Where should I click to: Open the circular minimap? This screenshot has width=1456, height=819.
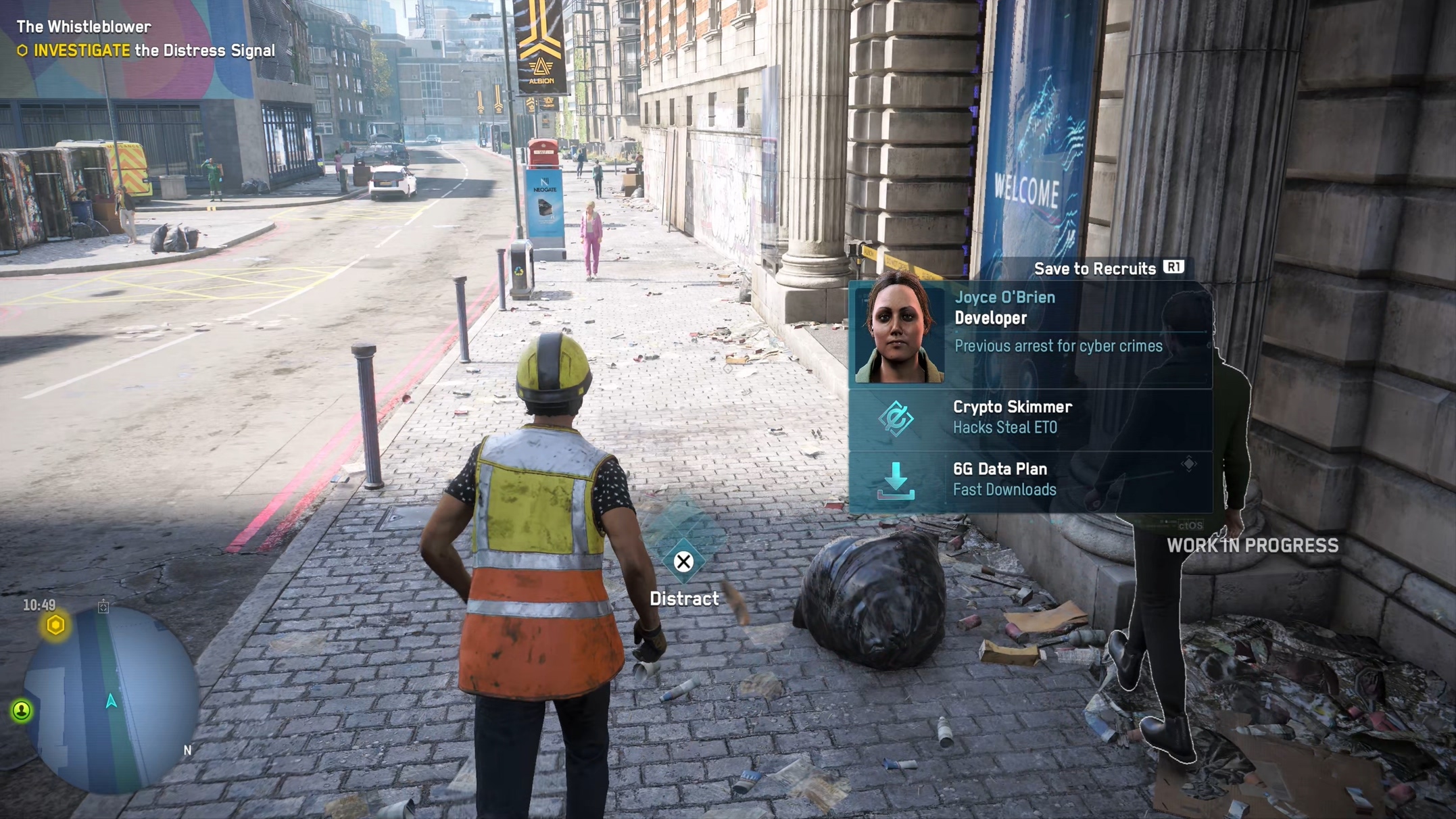112,700
